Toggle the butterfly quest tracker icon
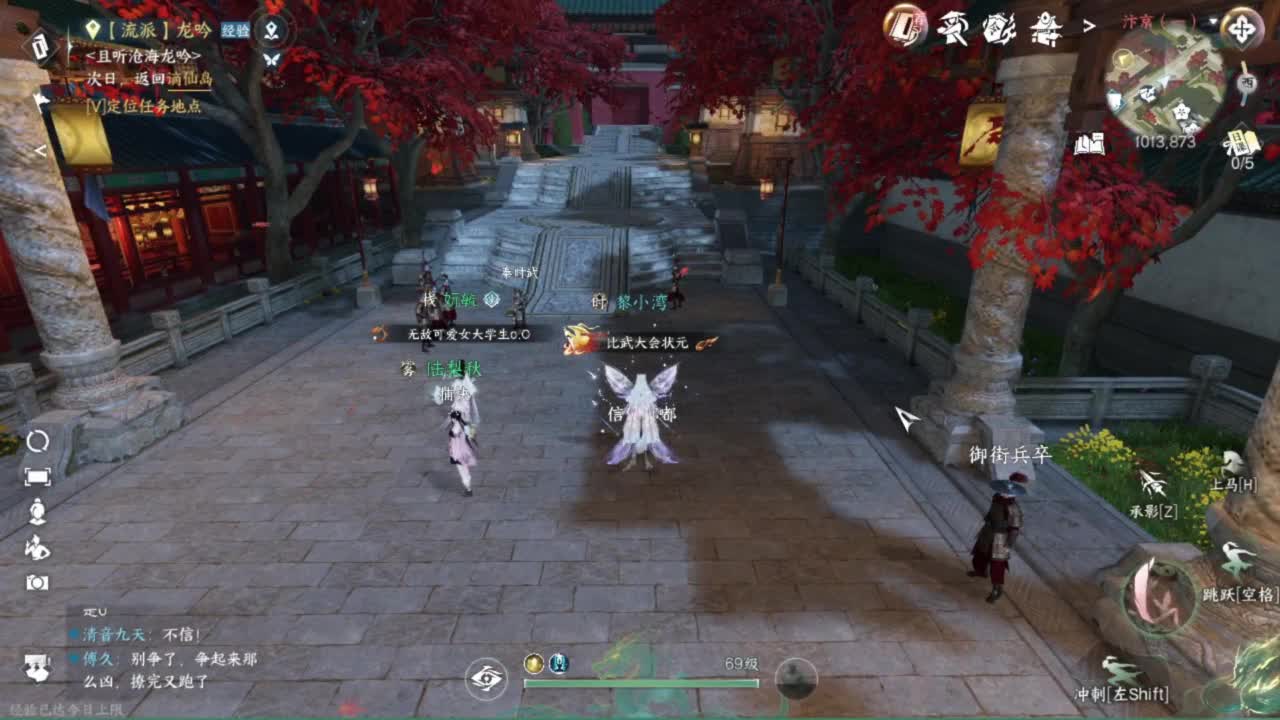The image size is (1280, 720). point(271,59)
